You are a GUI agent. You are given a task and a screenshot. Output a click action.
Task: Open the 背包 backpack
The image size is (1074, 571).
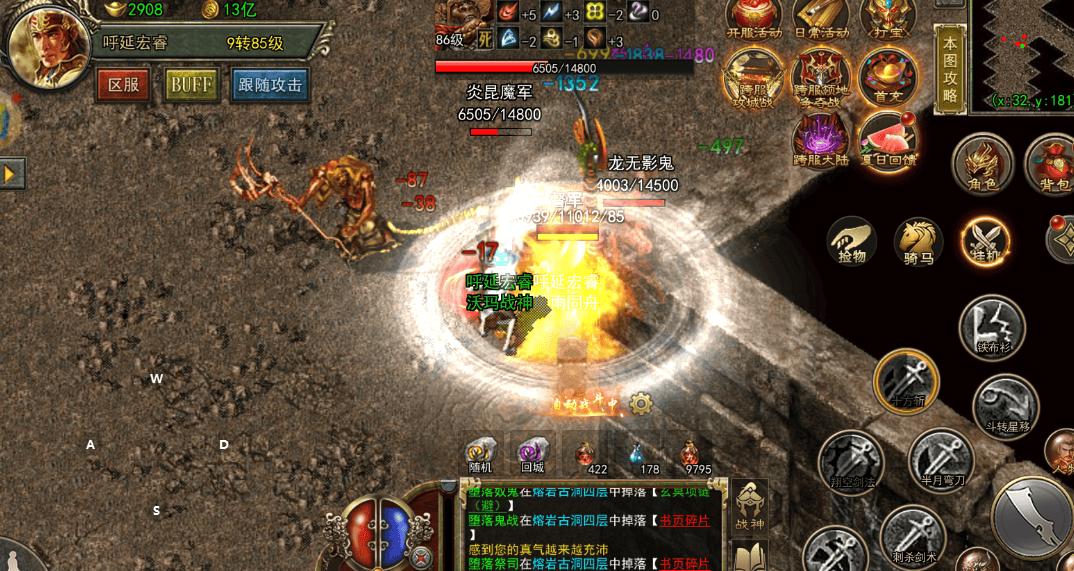[1050, 163]
